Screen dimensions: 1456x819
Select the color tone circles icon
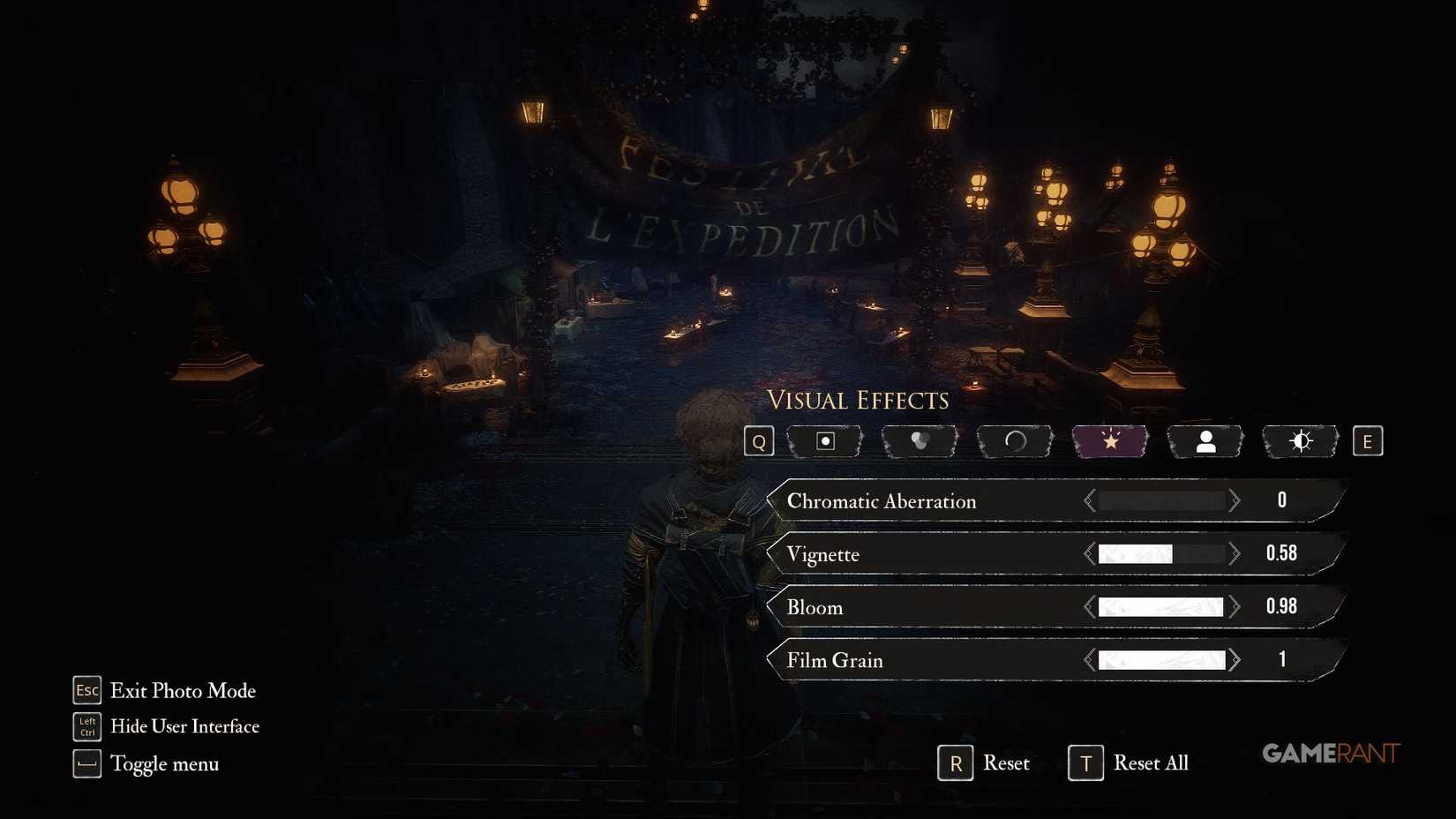pyautogui.click(x=919, y=441)
